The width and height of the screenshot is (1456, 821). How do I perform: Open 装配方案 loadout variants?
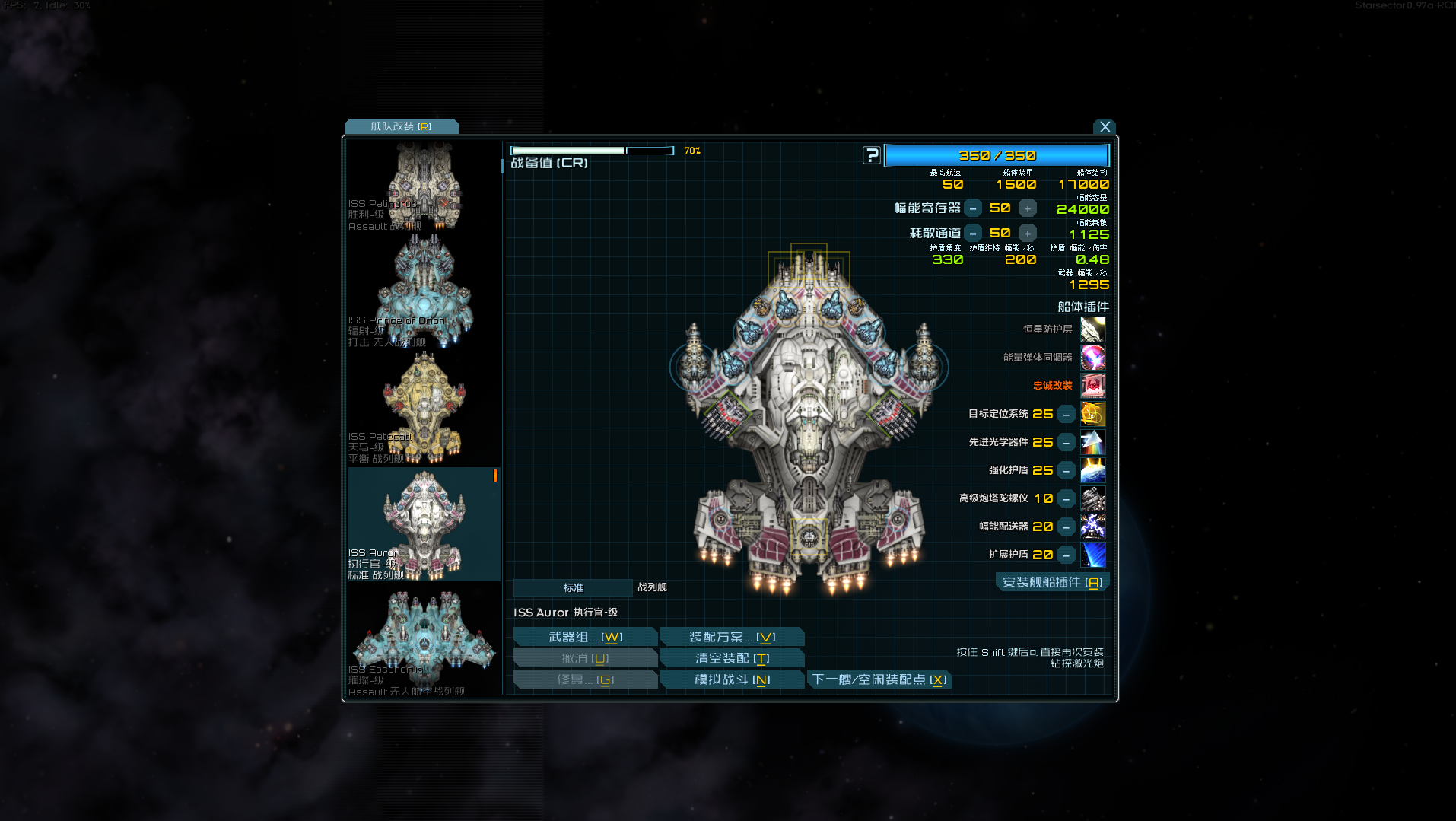[x=732, y=637]
